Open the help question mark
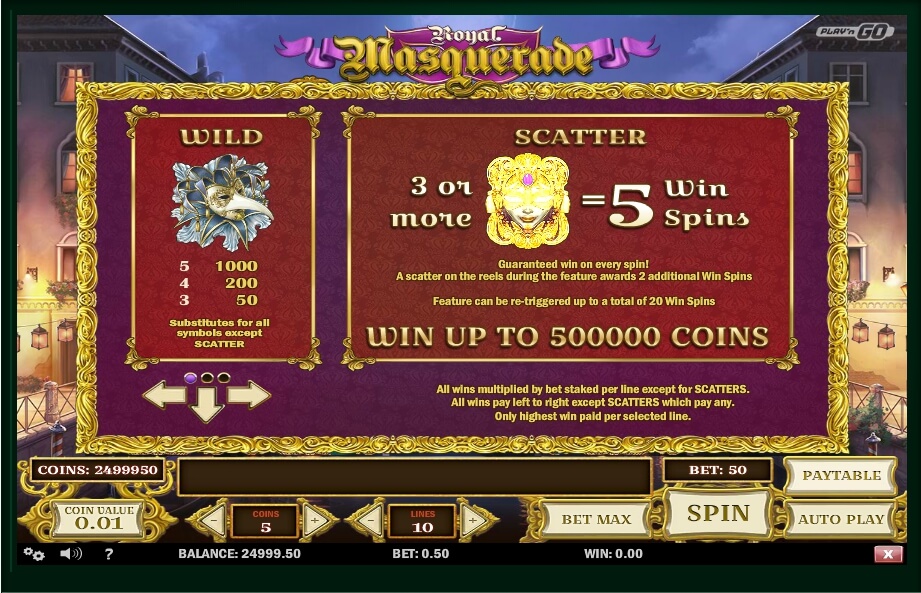The image size is (921, 593). click(x=108, y=553)
